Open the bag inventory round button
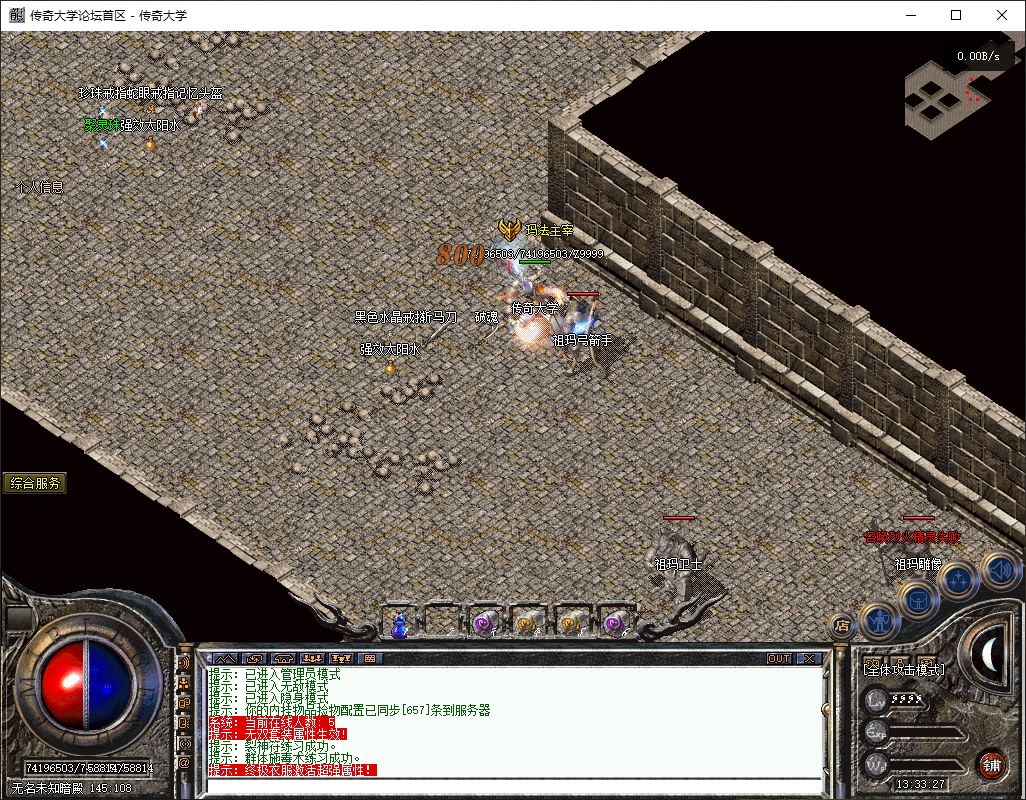Screen dimensions: 1026x800 (x=920, y=600)
